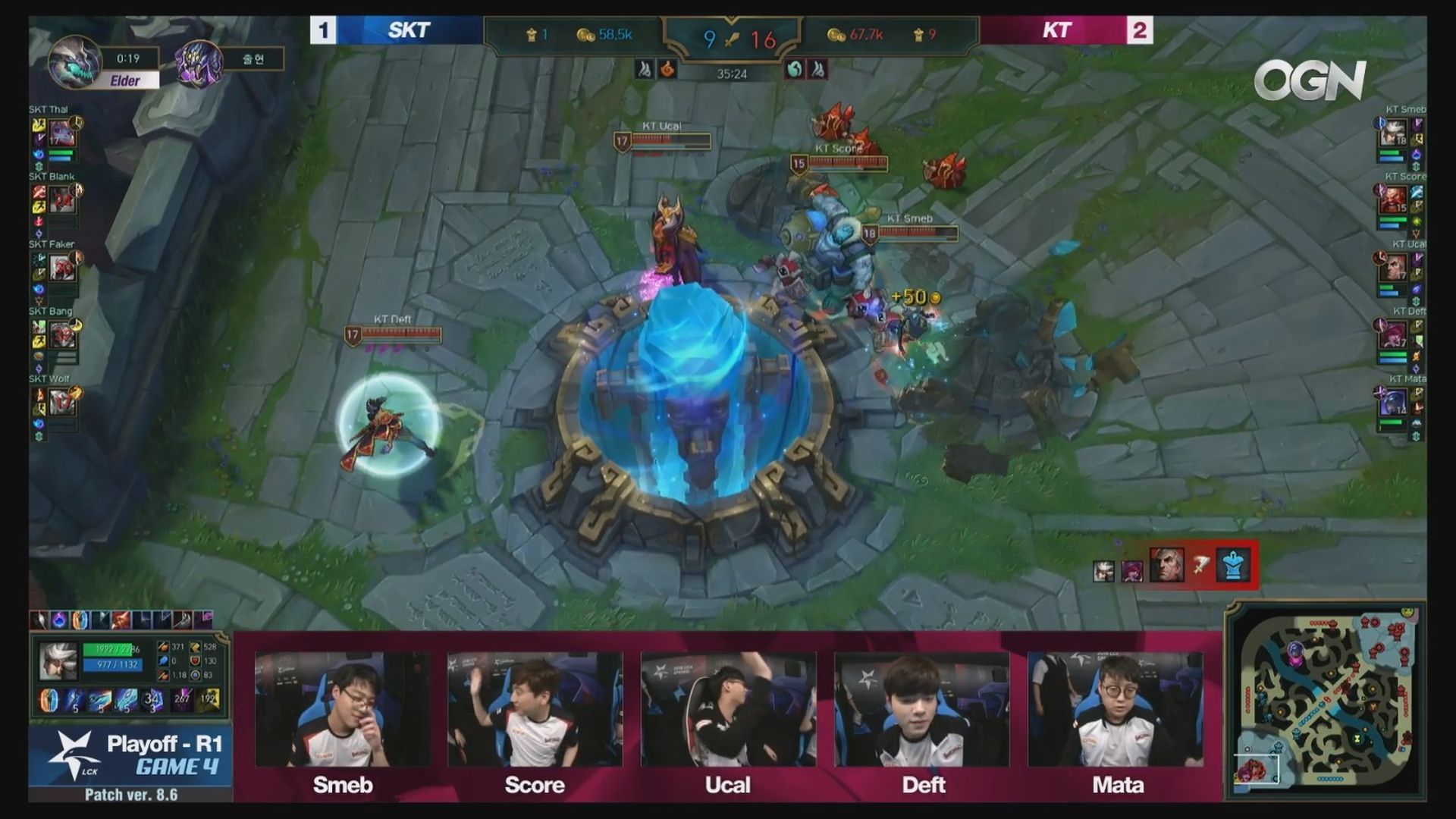
Task: Select KT Ucal's champion portrait
Action: [x=1394, y=267]
